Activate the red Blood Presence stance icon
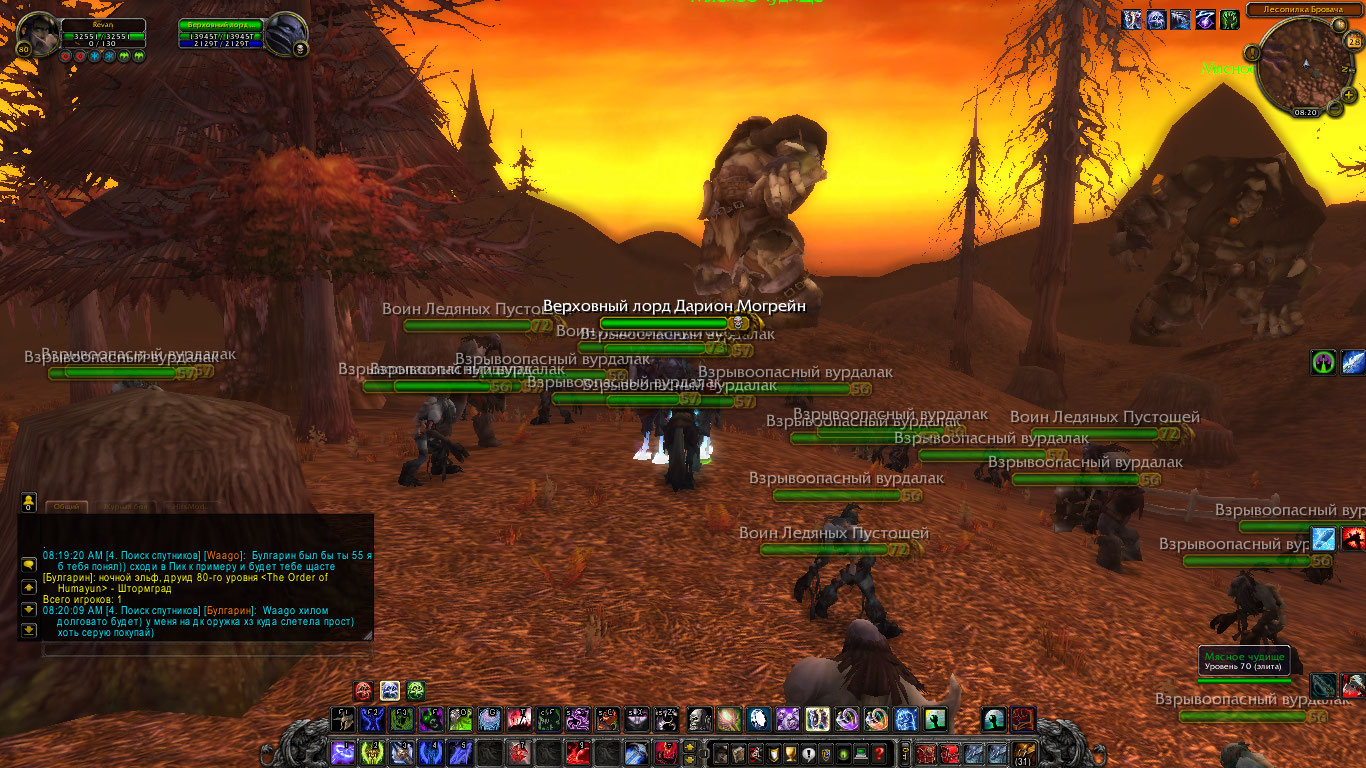The image size is (1366, 768). pyautogui.click(x=363, y=690)
